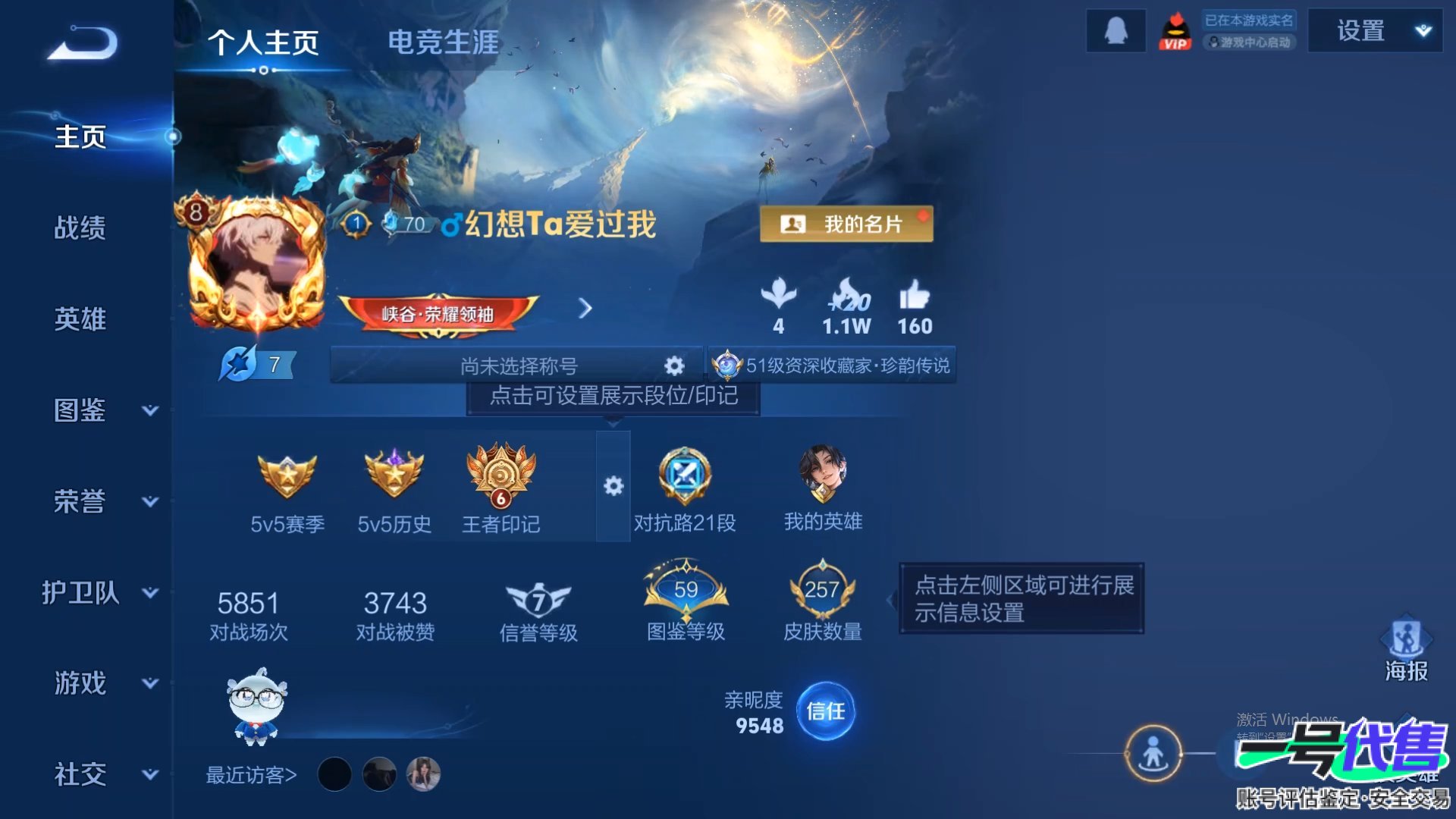Image resolution: width=1456 pixels, height=819 pixels.
Task: Click the VIP flame icon
Action: pos(1175,30)
